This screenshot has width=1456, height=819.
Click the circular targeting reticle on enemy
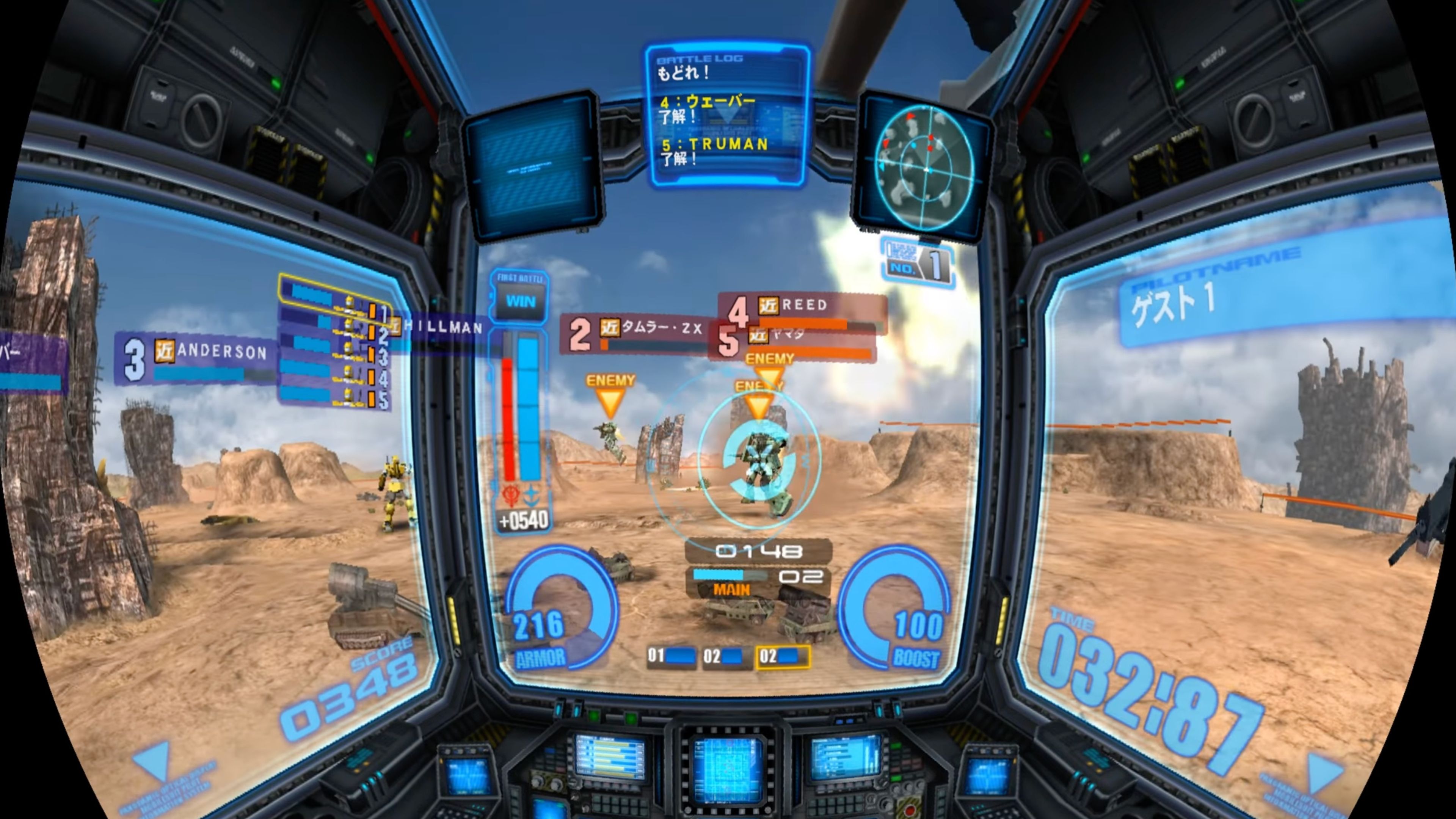point(760,463)
